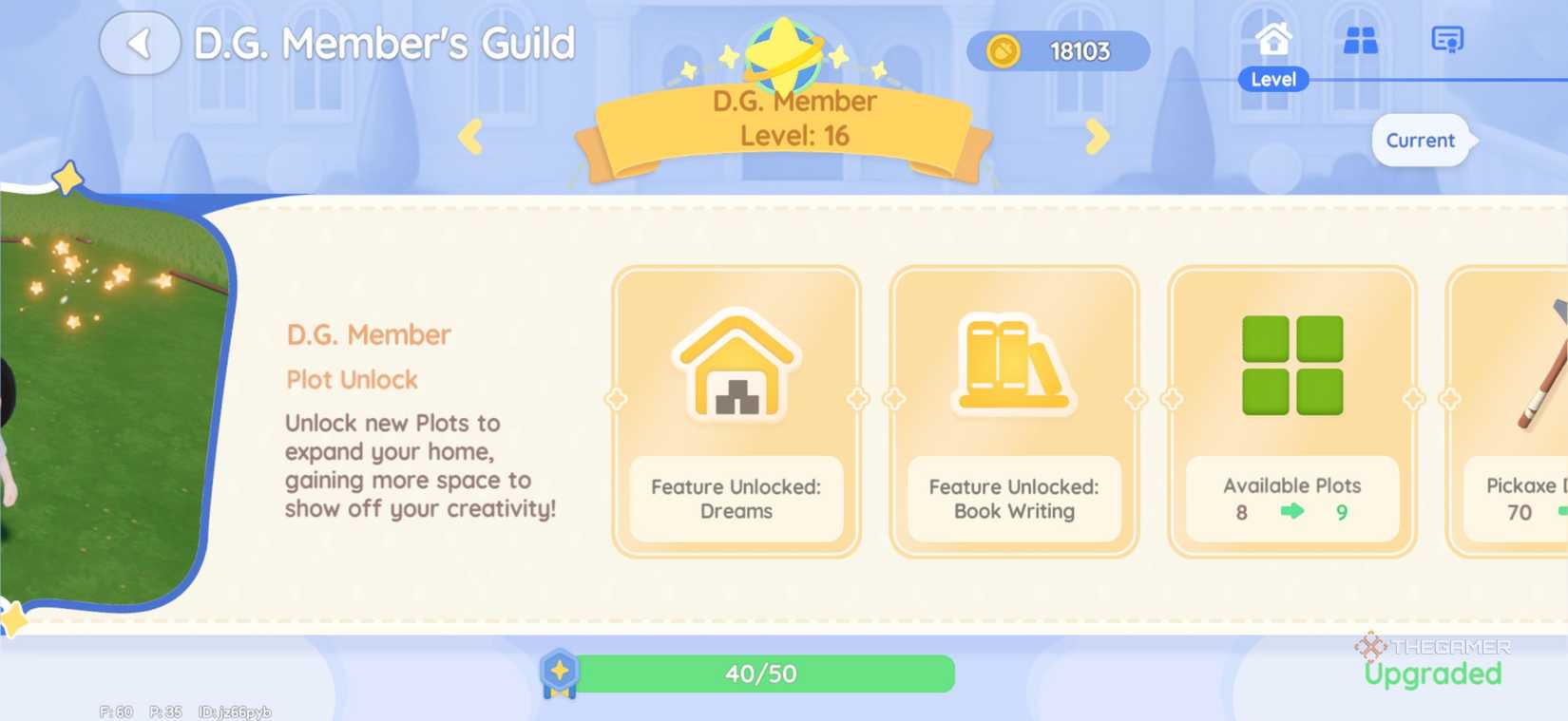Expand details via back arrow chevron
This screenshot has width=1568, height=721.
pos(139,42)
